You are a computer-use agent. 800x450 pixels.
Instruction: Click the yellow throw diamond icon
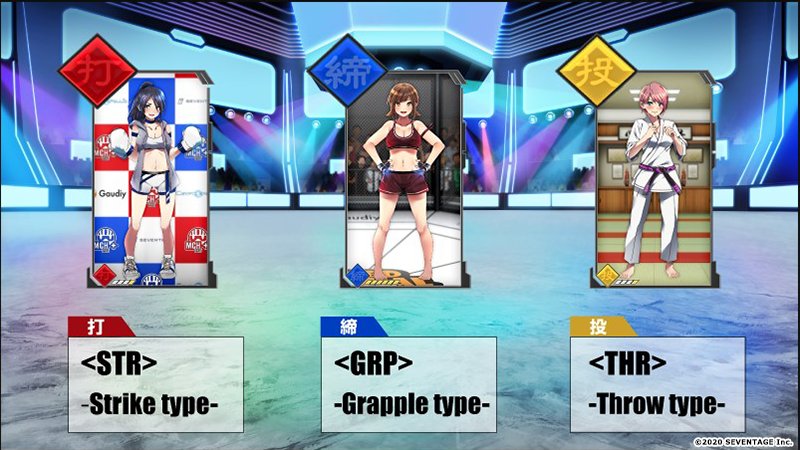595,72
